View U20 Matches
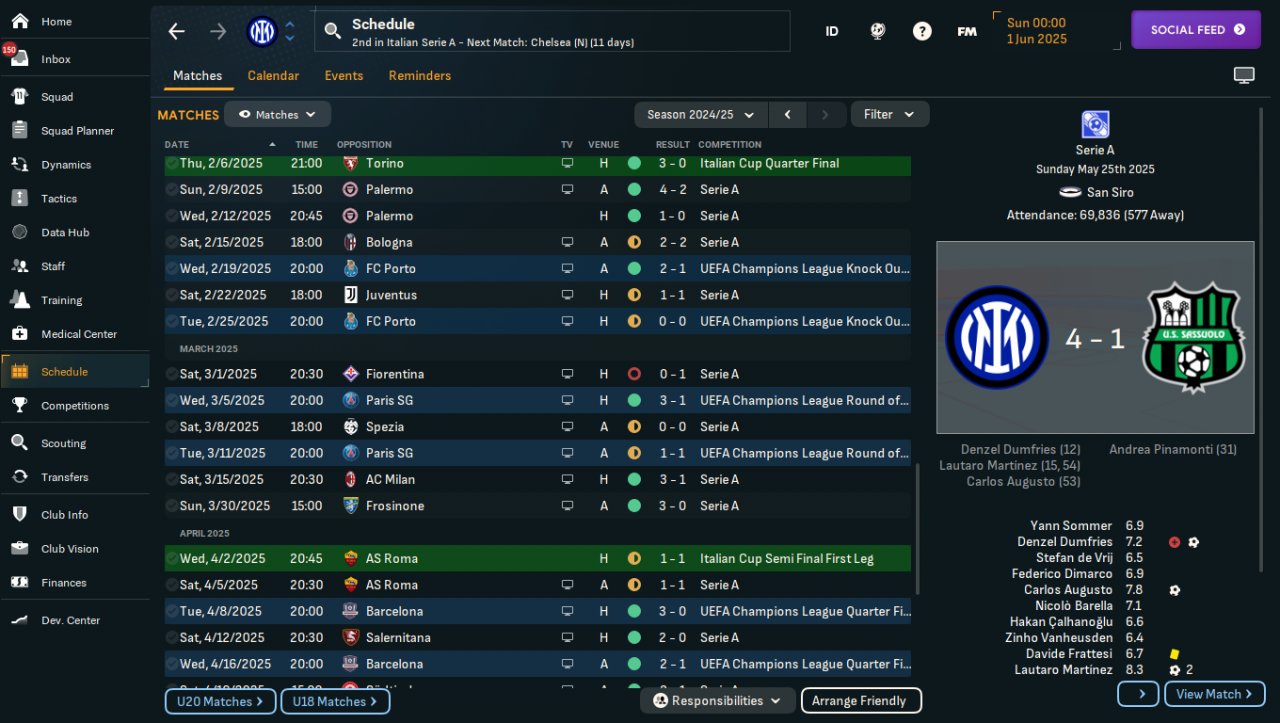1280x723 pixels. [x=220, y=702]
